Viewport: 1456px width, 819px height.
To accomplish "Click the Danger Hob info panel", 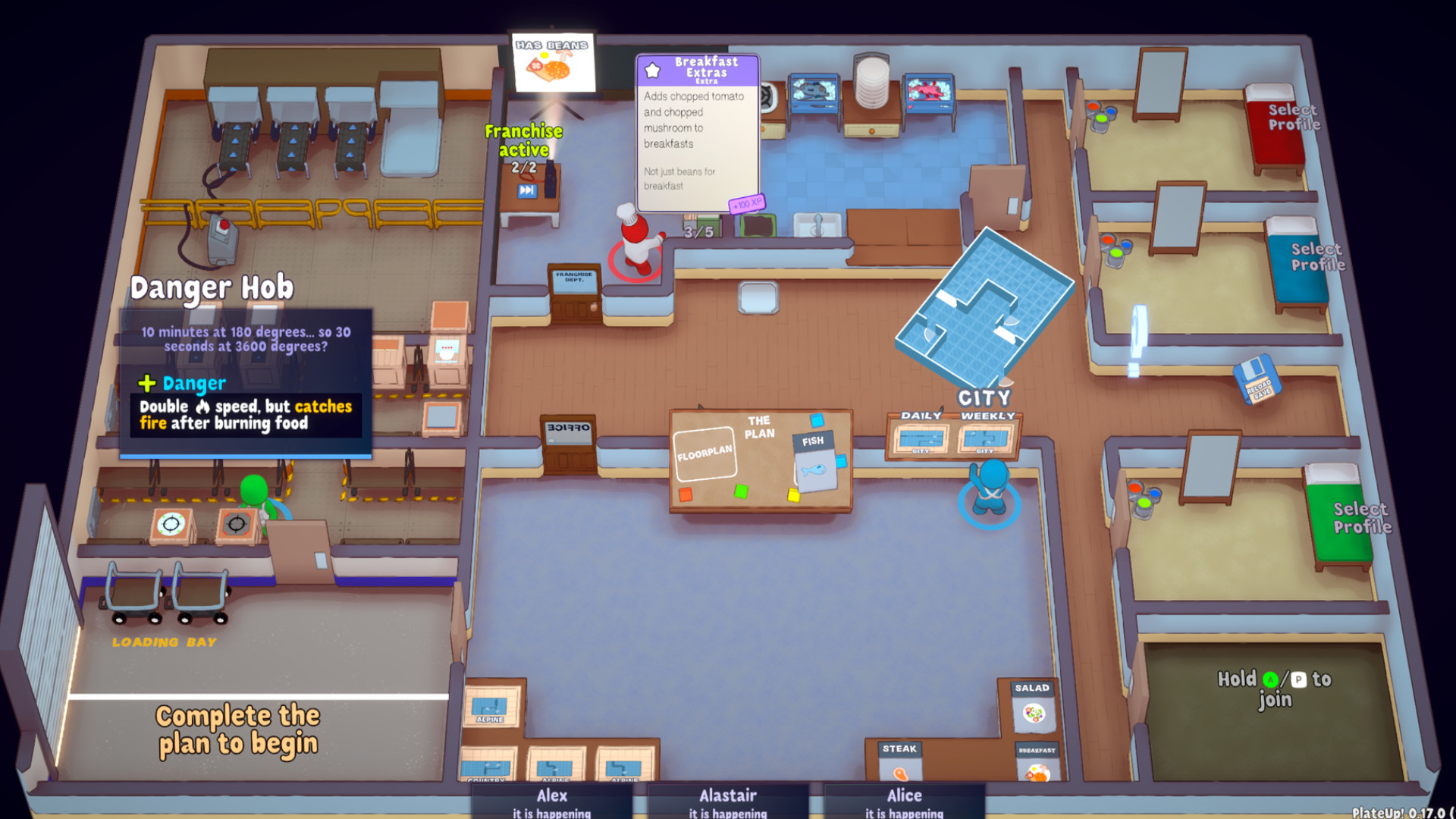I will pyautogui.click(x=245, y=381).
